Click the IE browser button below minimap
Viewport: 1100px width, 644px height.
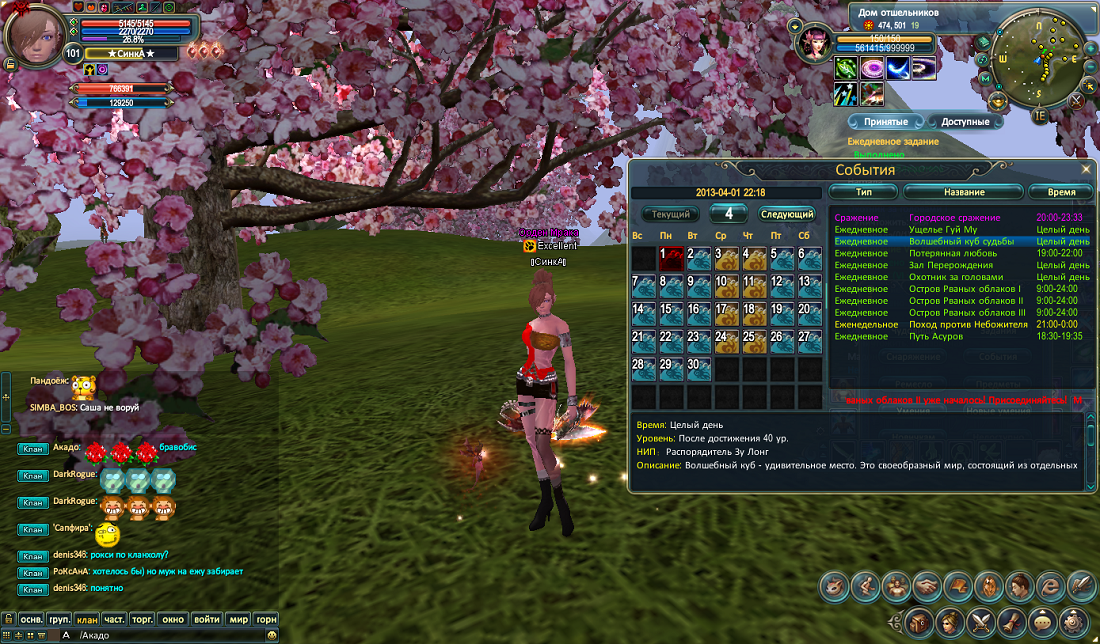click(x=1040, y=116)
